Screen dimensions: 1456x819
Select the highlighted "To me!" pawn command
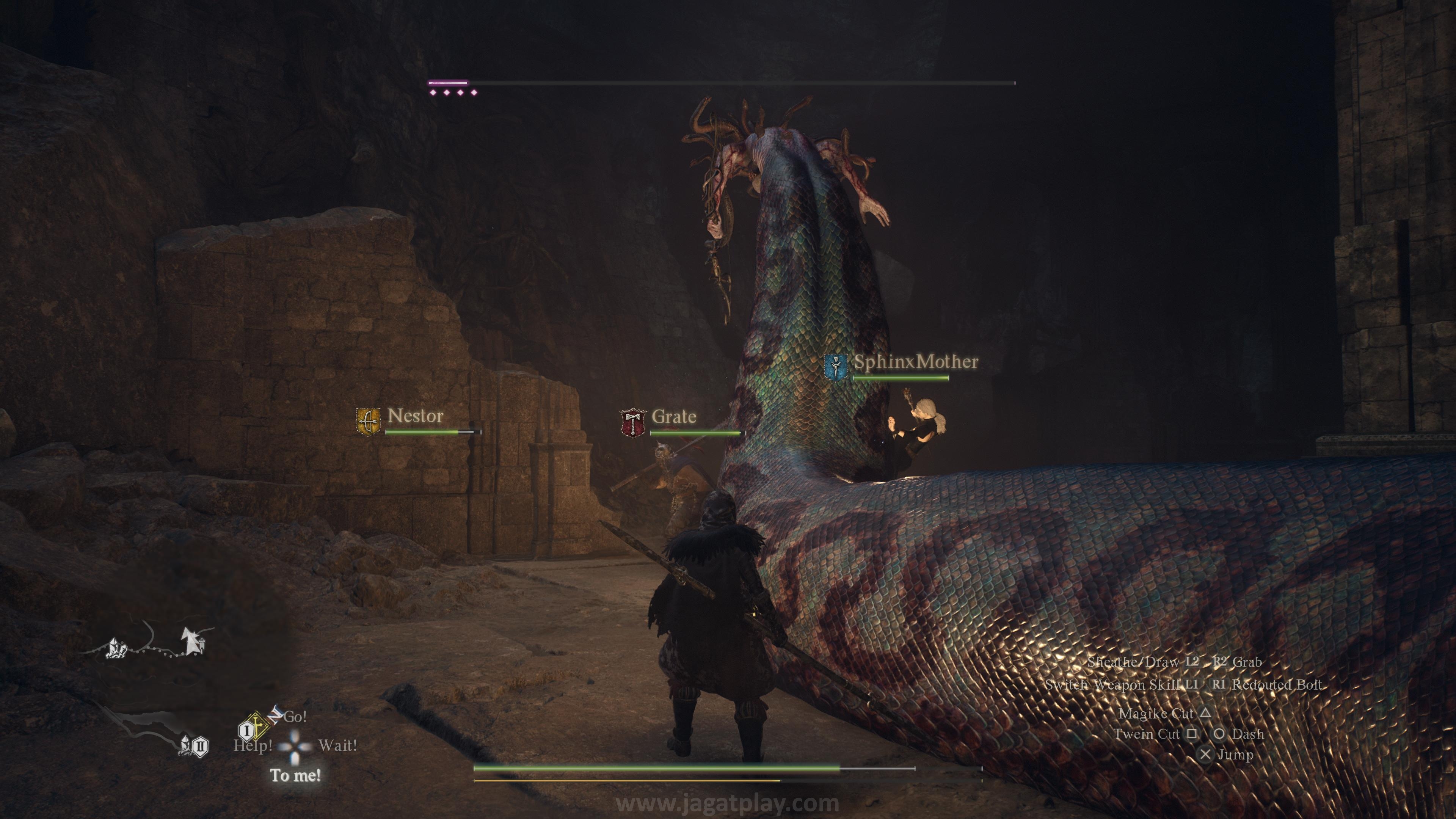(x=295, y=775)
